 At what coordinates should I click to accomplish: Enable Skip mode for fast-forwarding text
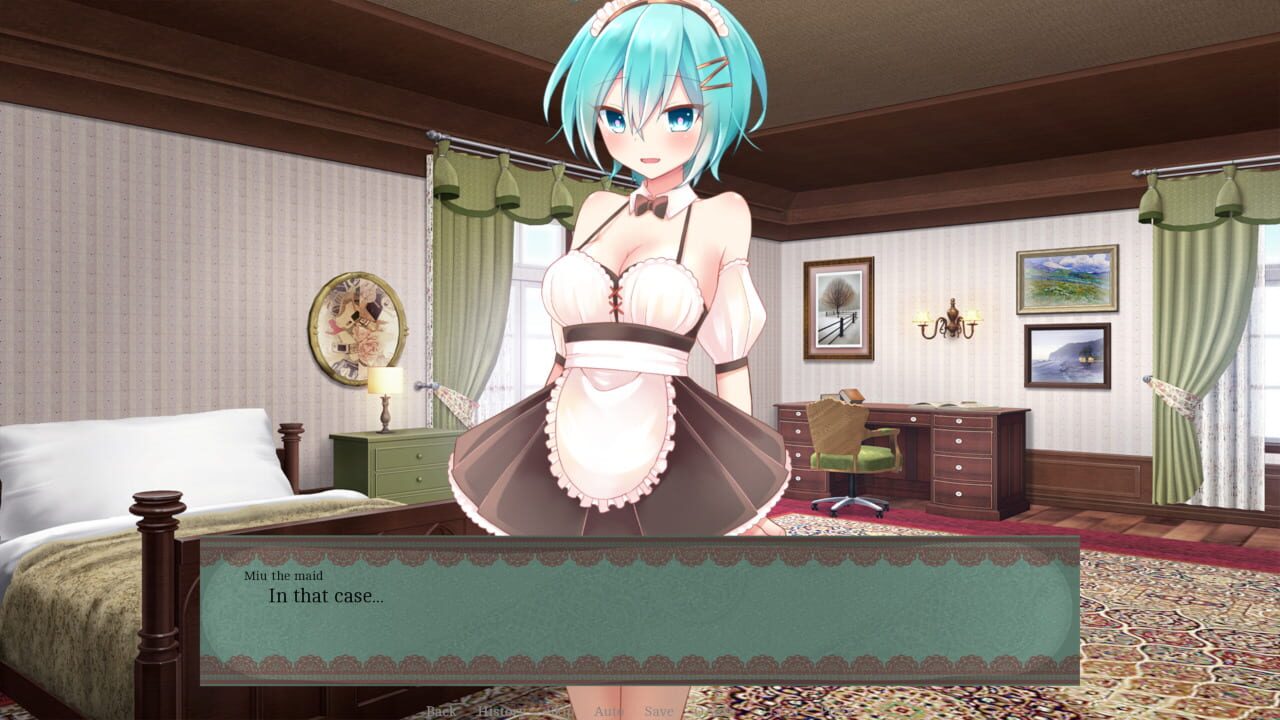(558, 711)
